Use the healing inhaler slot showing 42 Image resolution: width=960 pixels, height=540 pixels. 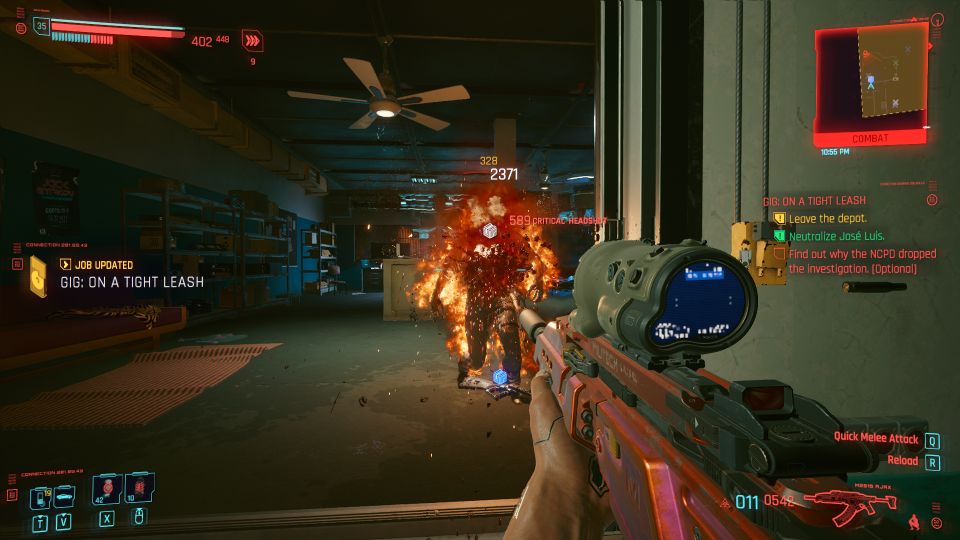pyautogui.click(x=106, y=490)
